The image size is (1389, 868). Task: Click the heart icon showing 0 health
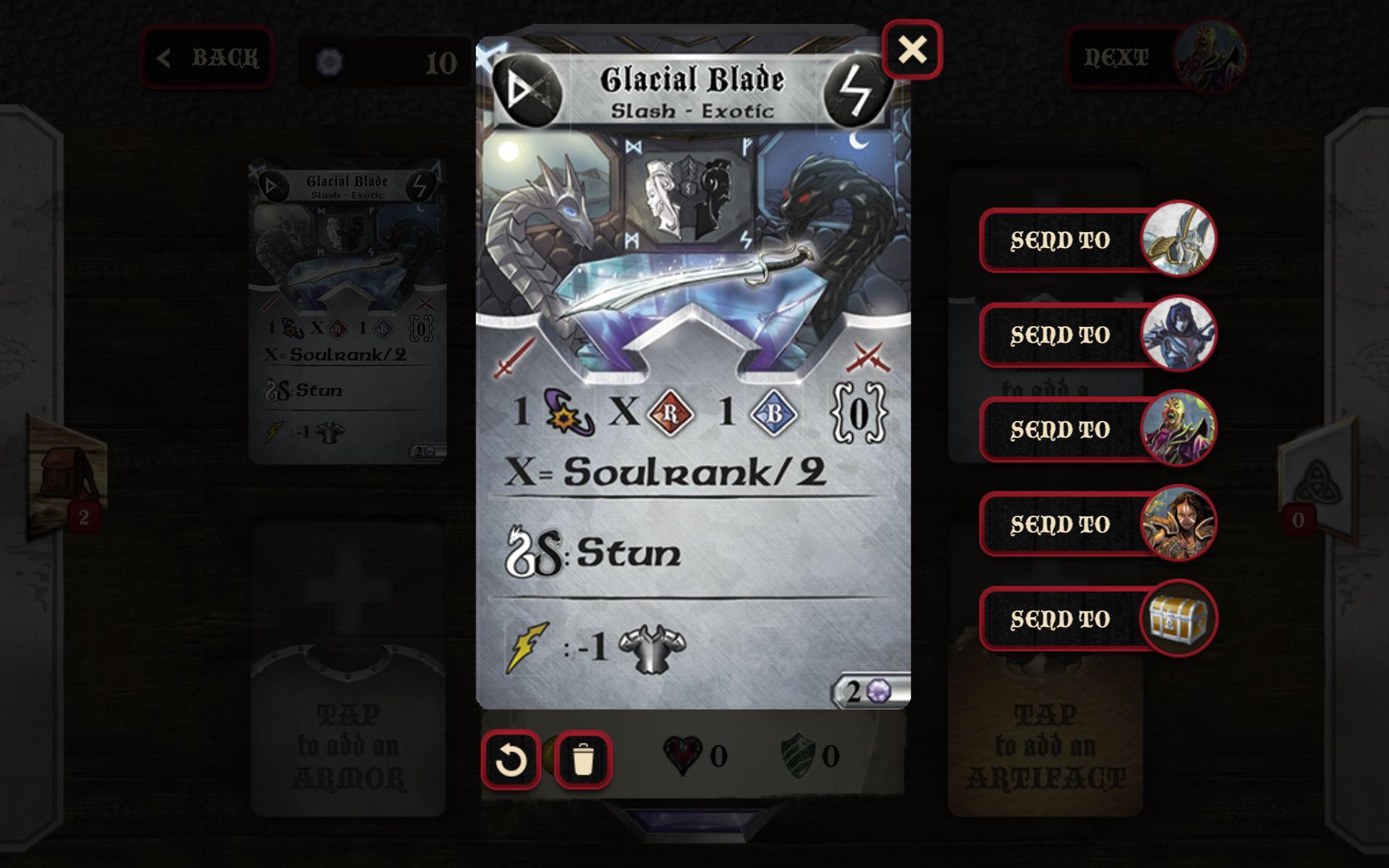click(681, 754)
